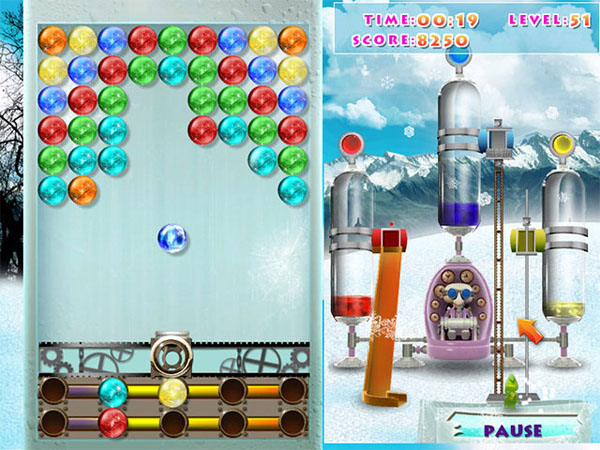
Task: Select the queued yellow bubble on the conveyor
Action: tap(173, 392)
